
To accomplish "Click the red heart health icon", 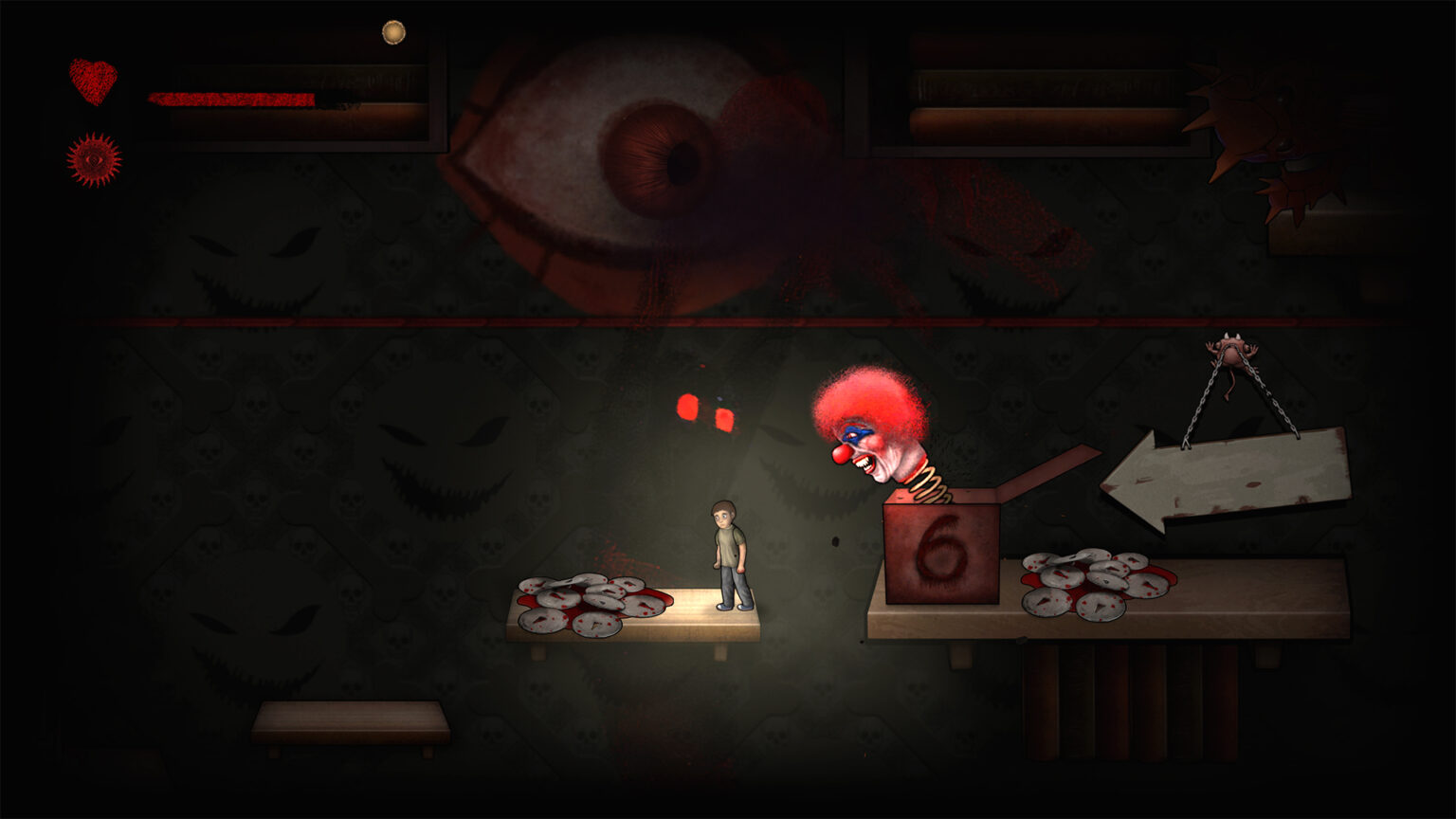I will click(93, 81).
